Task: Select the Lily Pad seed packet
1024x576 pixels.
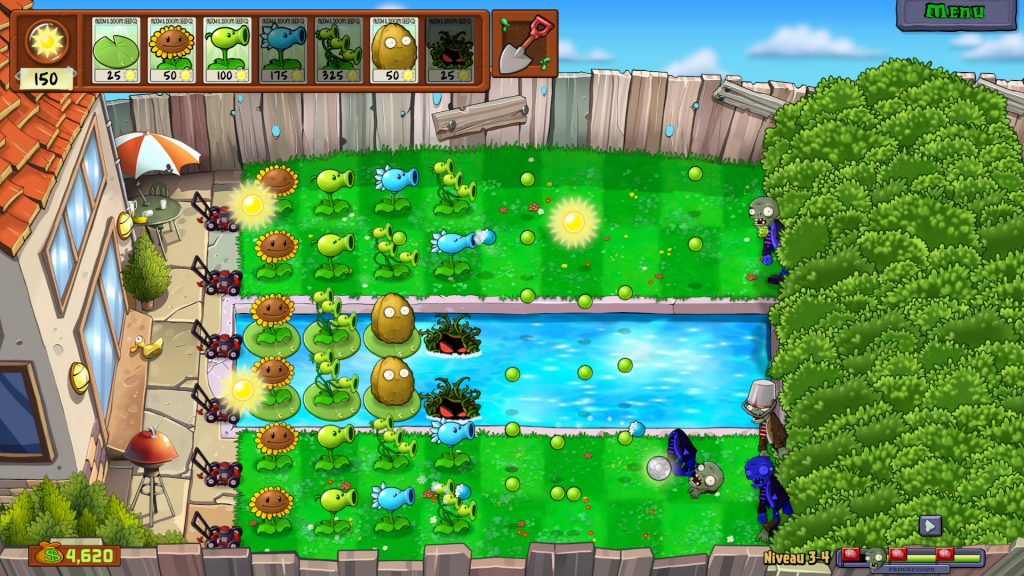Action: [x=116, y=49]
